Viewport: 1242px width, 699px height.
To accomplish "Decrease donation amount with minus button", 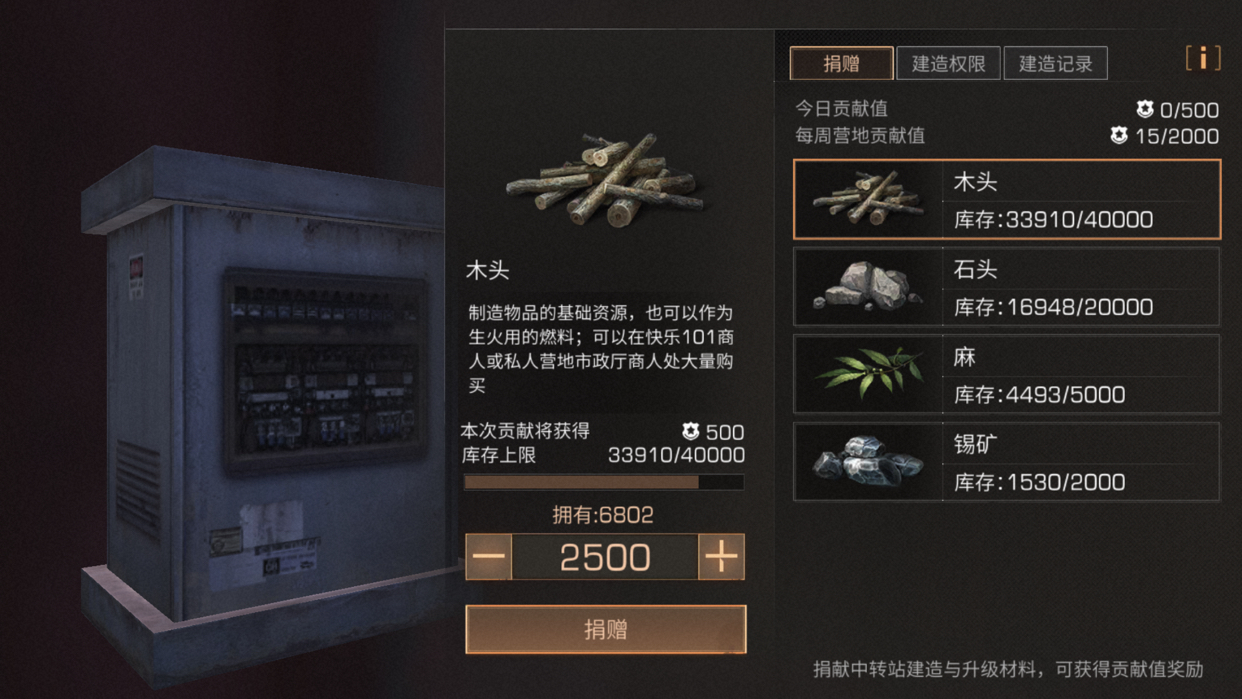I will tap(489, 557).
